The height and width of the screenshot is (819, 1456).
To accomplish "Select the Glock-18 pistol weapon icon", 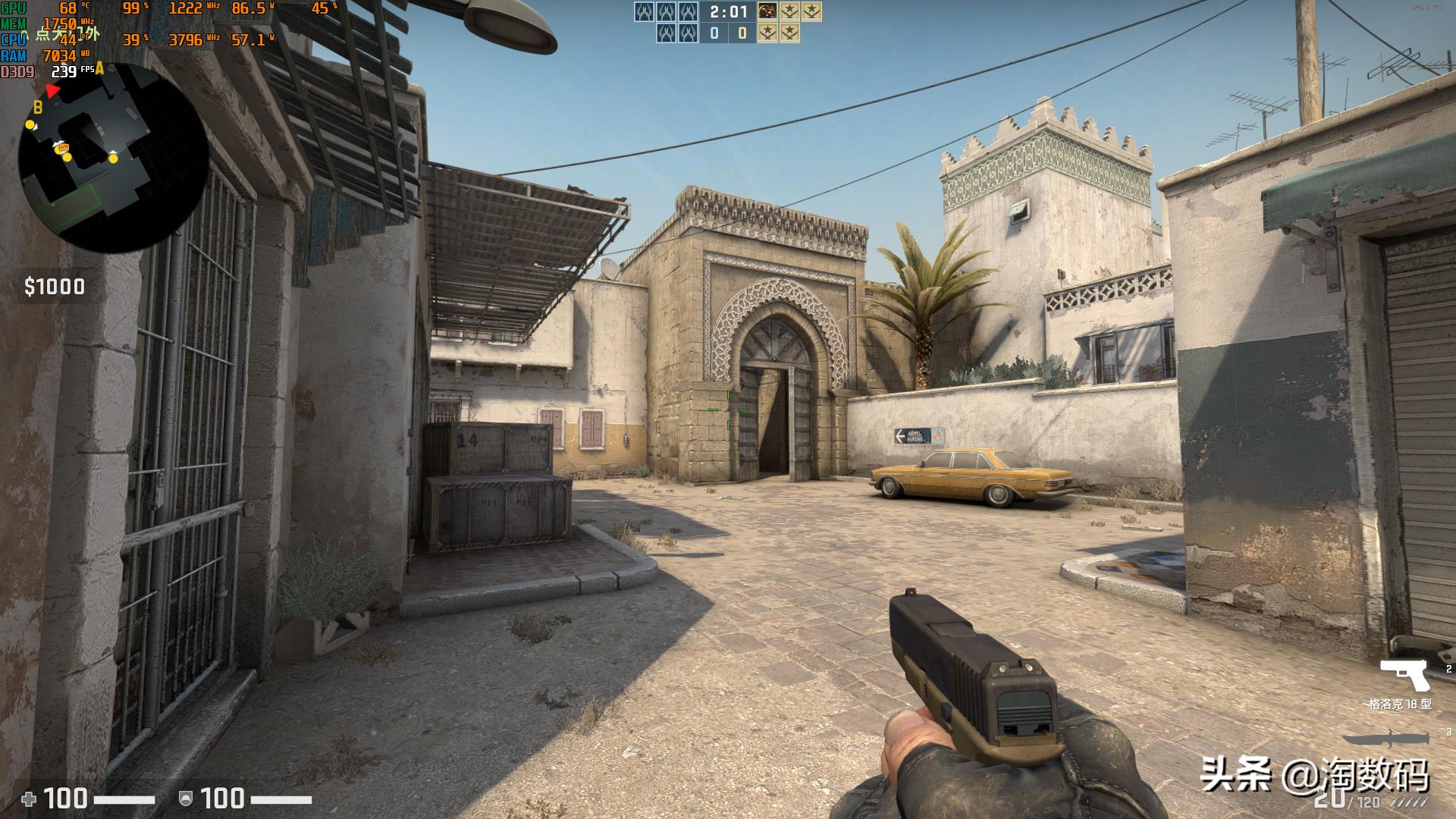I will point(1404,674).
